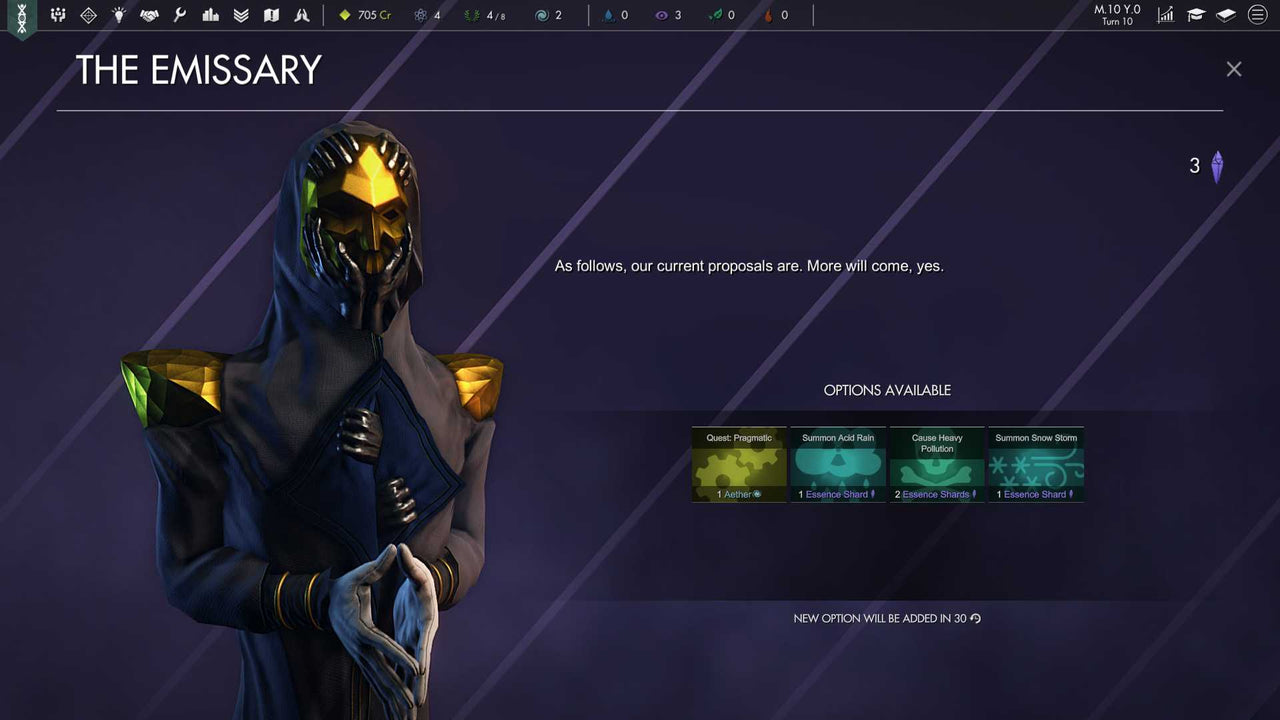Click the Essence Shard count beside the Emissary
1280x720 pixels.
1205,165
